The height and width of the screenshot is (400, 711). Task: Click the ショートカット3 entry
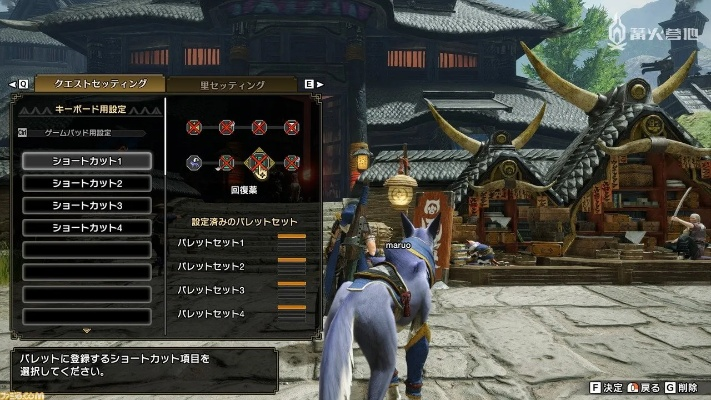tap(87, 205)
